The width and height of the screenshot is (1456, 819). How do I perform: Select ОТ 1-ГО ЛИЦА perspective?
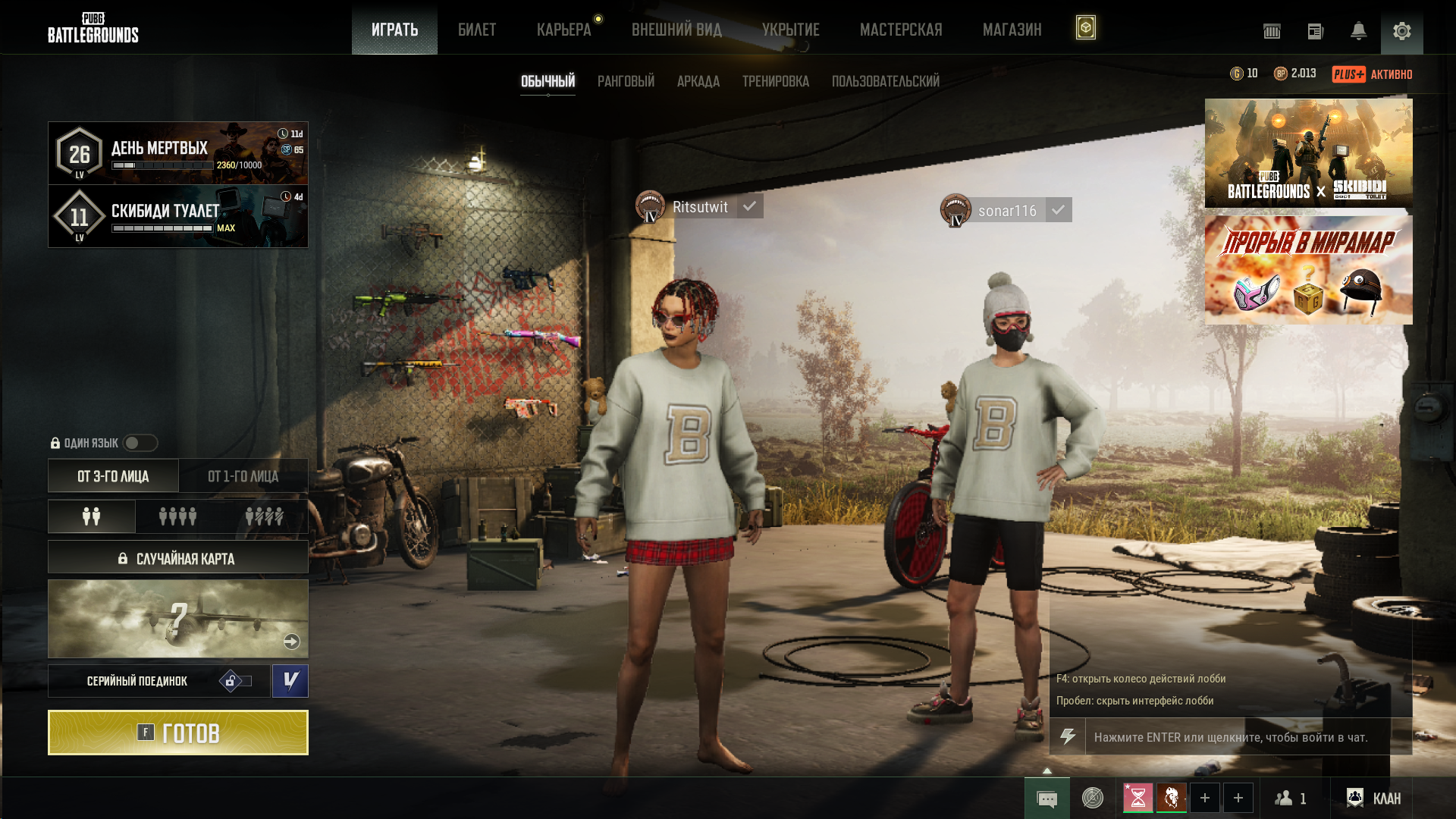pos(243,476)
